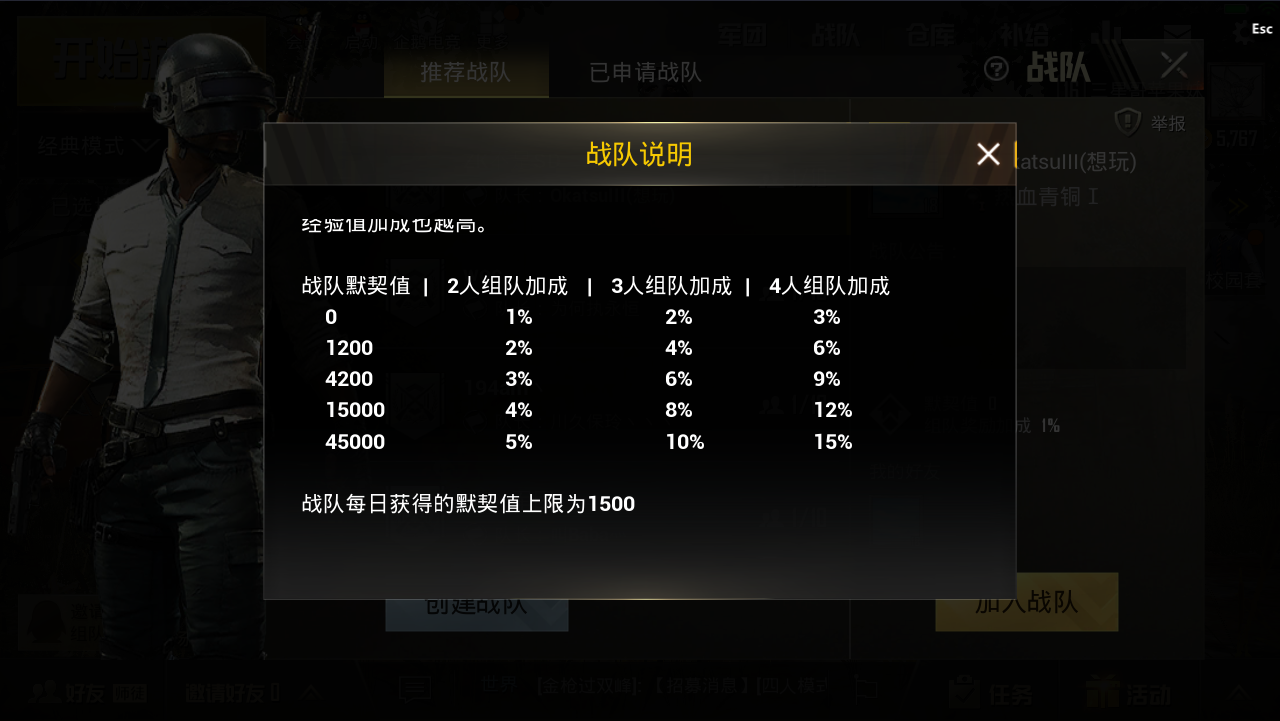Open the 军团 menu in top navigation

tap(742, 35)
